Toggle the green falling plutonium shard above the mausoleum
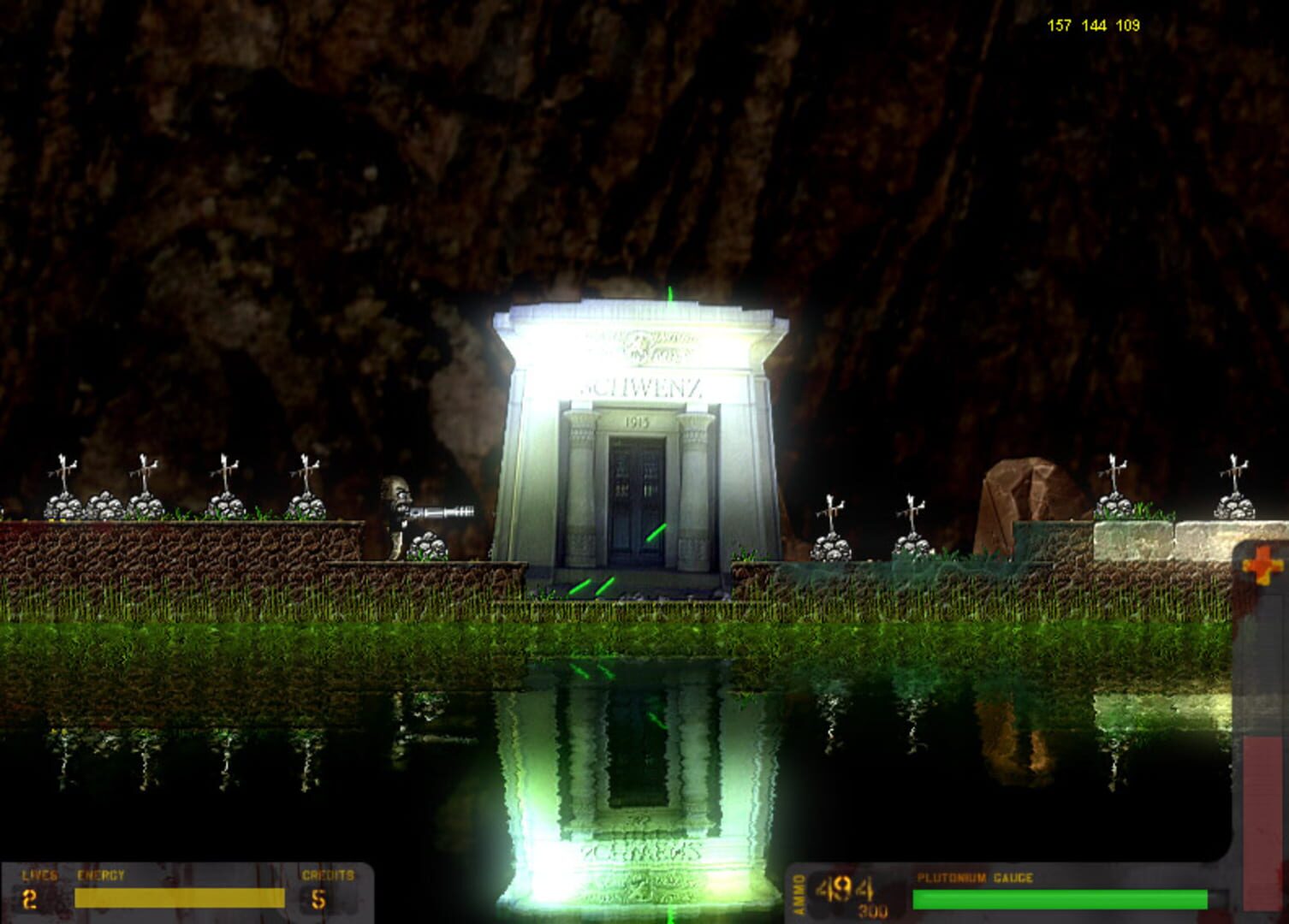The width and height of the screenshot is (1289, 924). (672, 295)
